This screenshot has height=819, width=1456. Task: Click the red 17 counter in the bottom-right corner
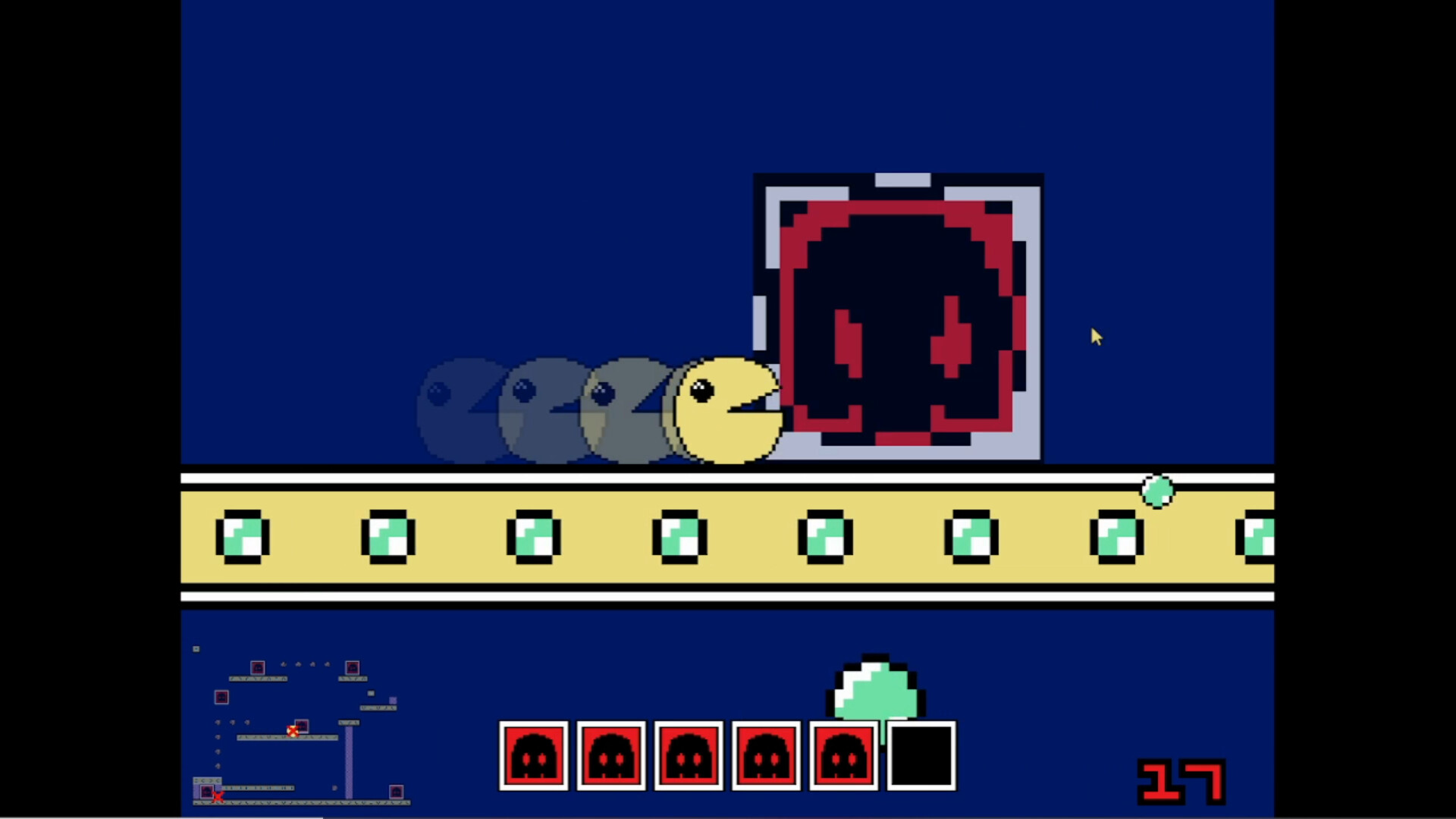pyautogui.click(x=1181, y=783)
